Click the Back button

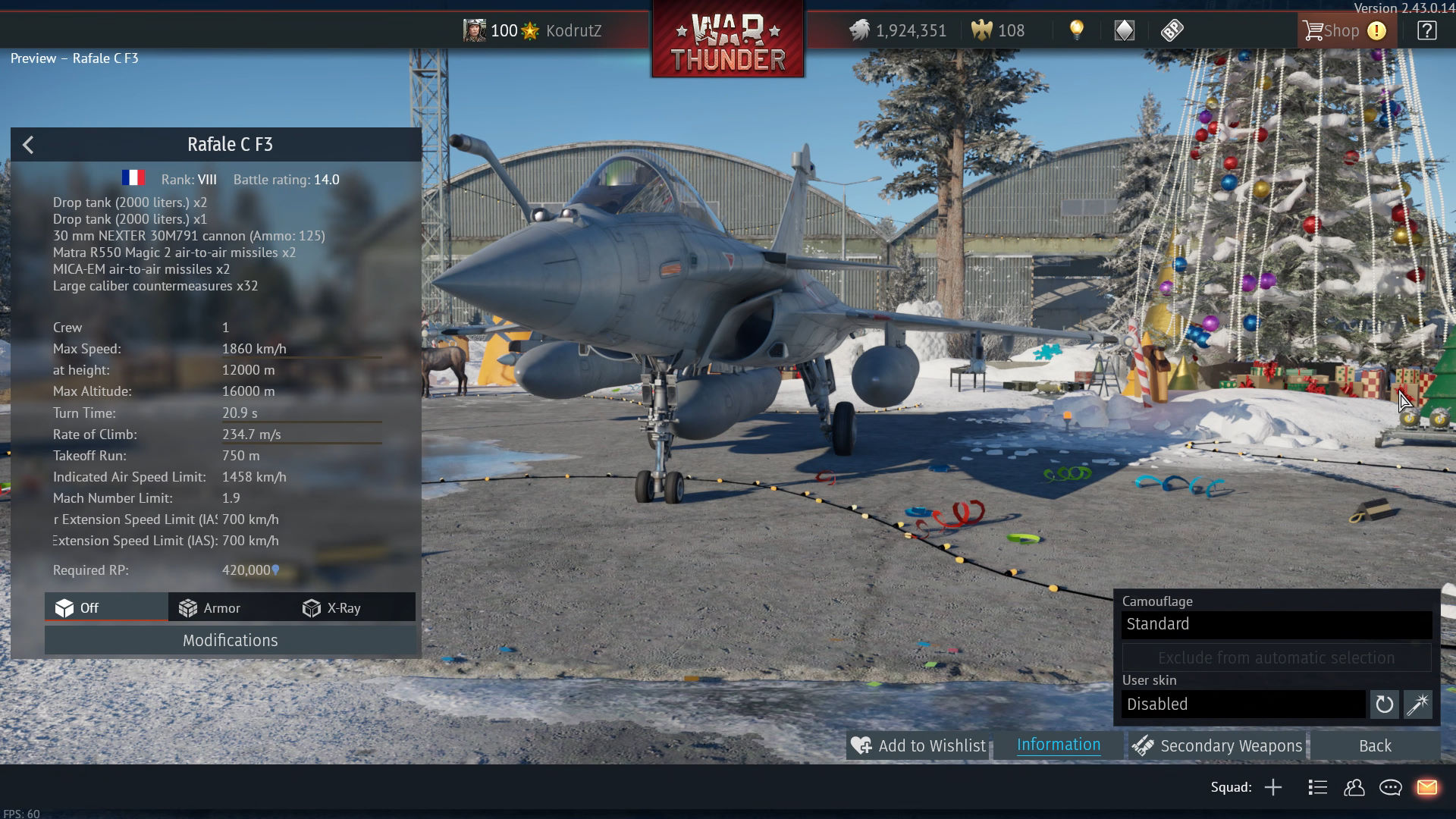coord(1374,746)
